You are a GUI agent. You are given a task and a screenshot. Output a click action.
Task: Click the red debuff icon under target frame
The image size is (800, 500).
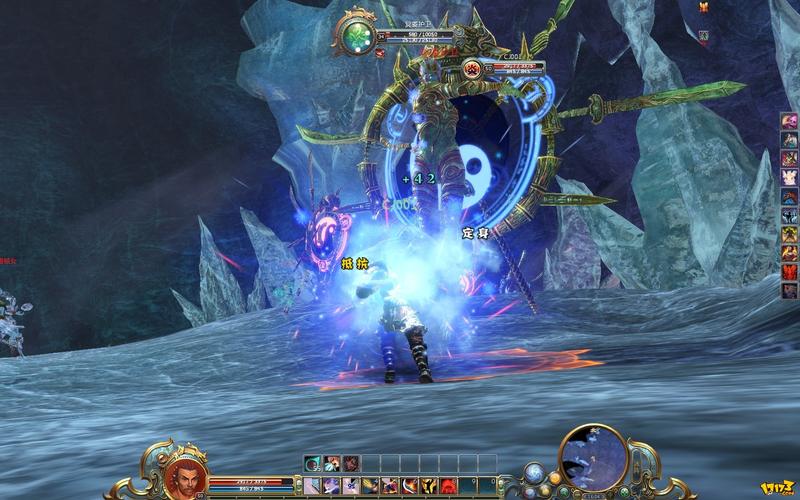tap(380, 51)
